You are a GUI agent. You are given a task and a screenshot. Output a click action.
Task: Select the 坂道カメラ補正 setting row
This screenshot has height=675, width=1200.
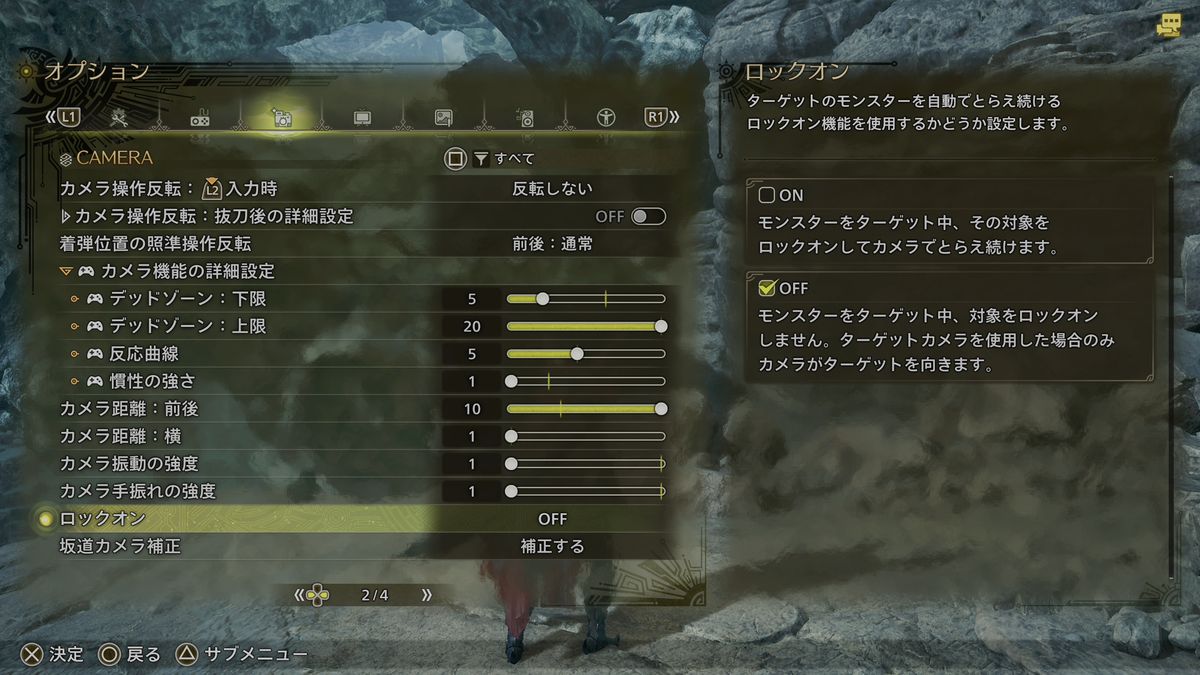click(362, 547)
